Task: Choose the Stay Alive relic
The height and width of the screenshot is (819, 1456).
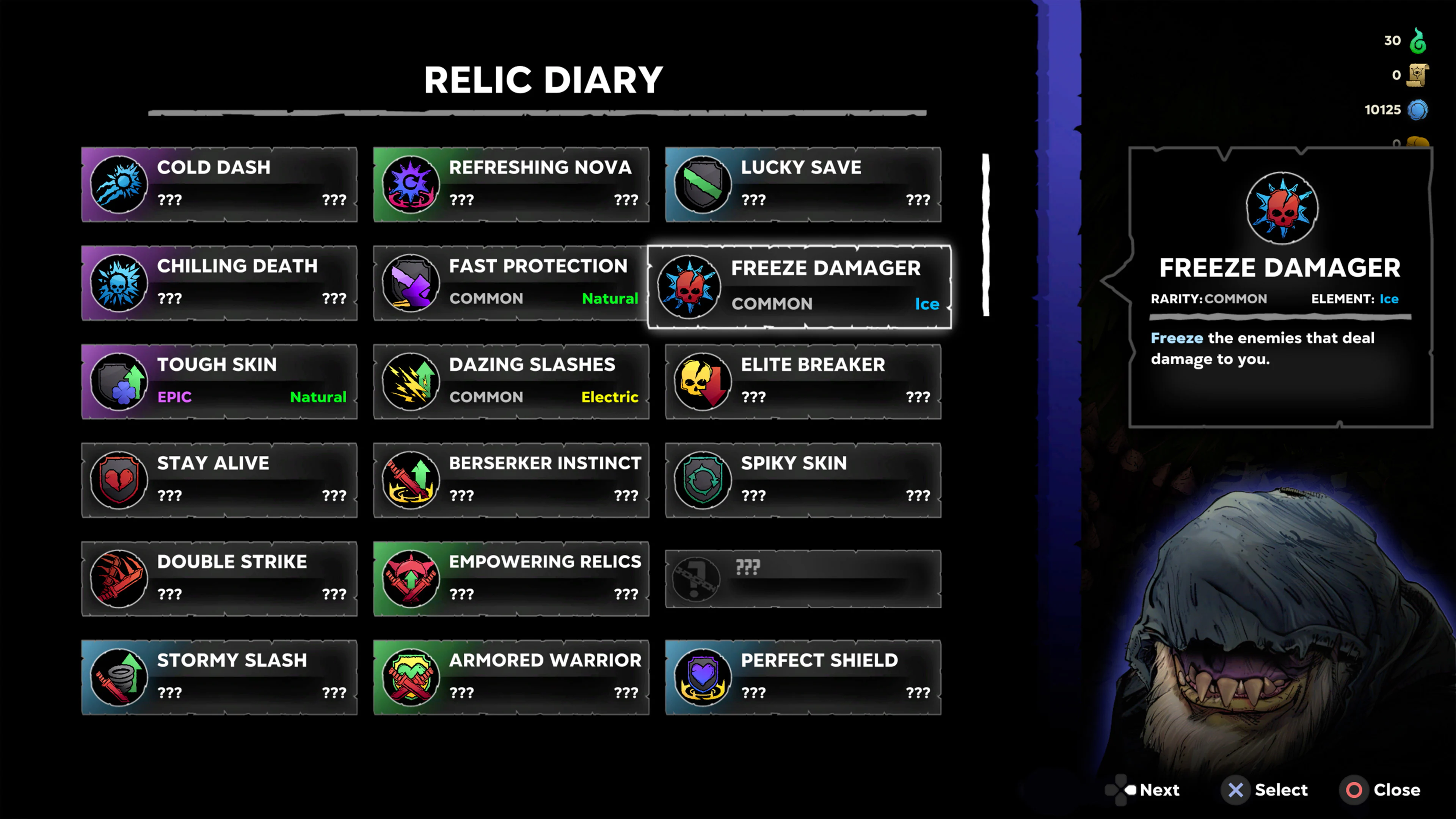Action: 219,480
